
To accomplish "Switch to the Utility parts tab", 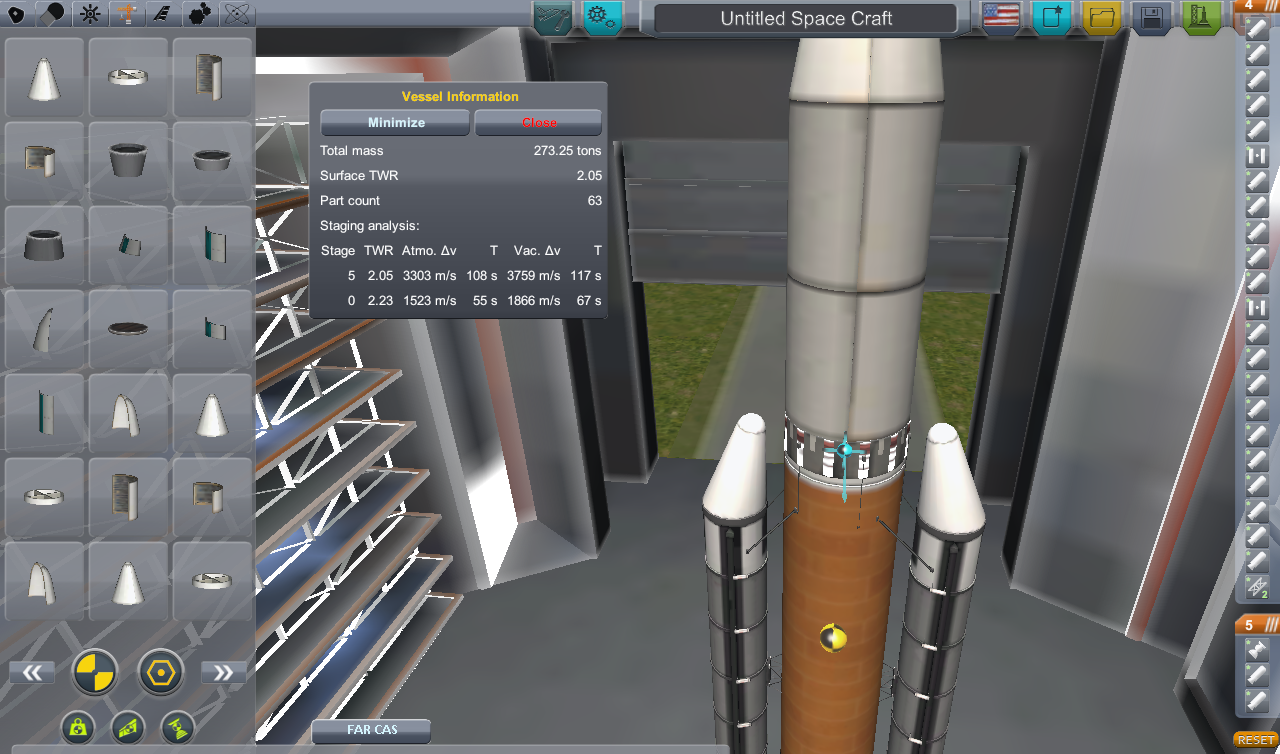I will (198, 14).
